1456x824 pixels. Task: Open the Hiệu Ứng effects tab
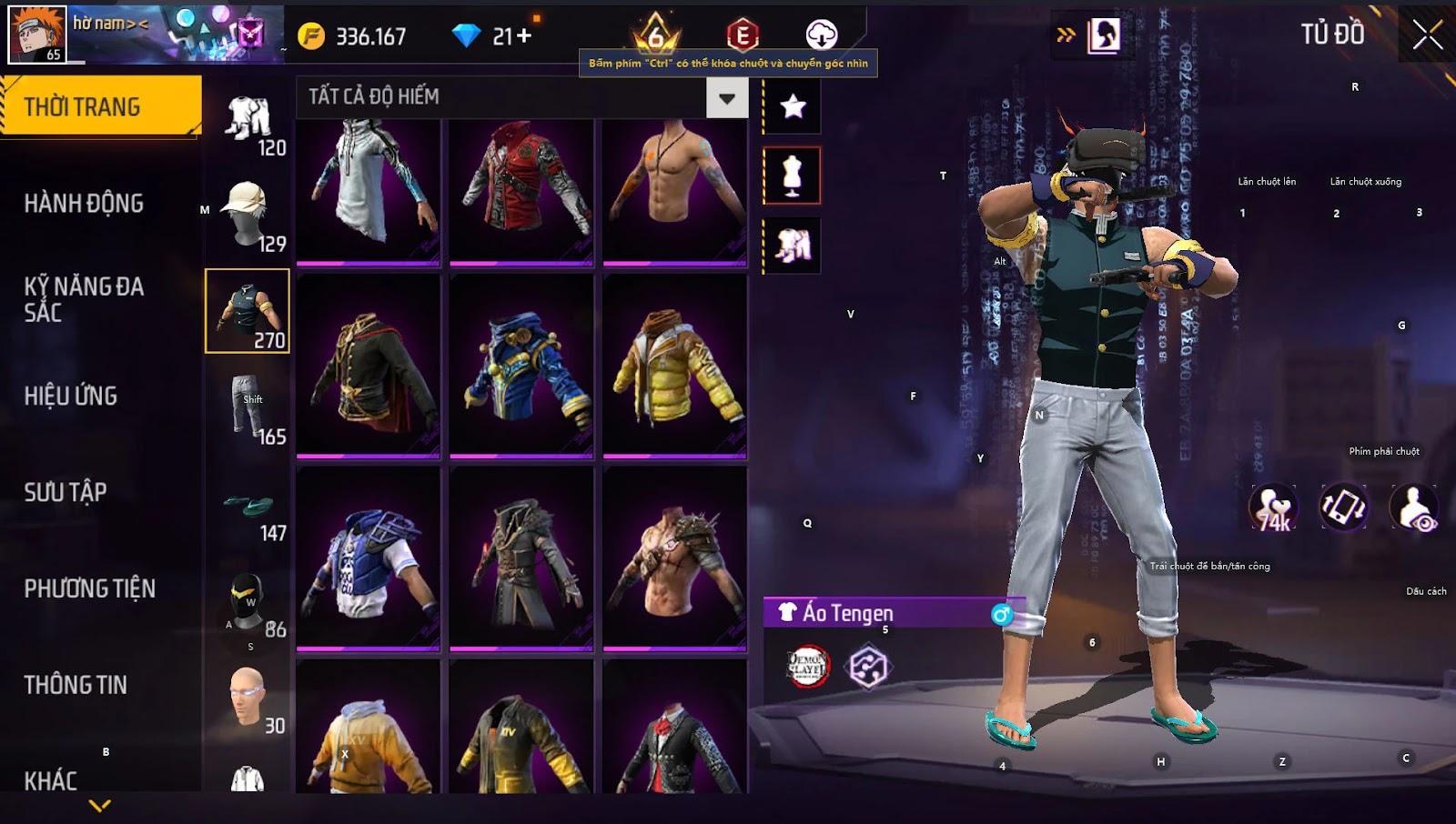[71, 396]
